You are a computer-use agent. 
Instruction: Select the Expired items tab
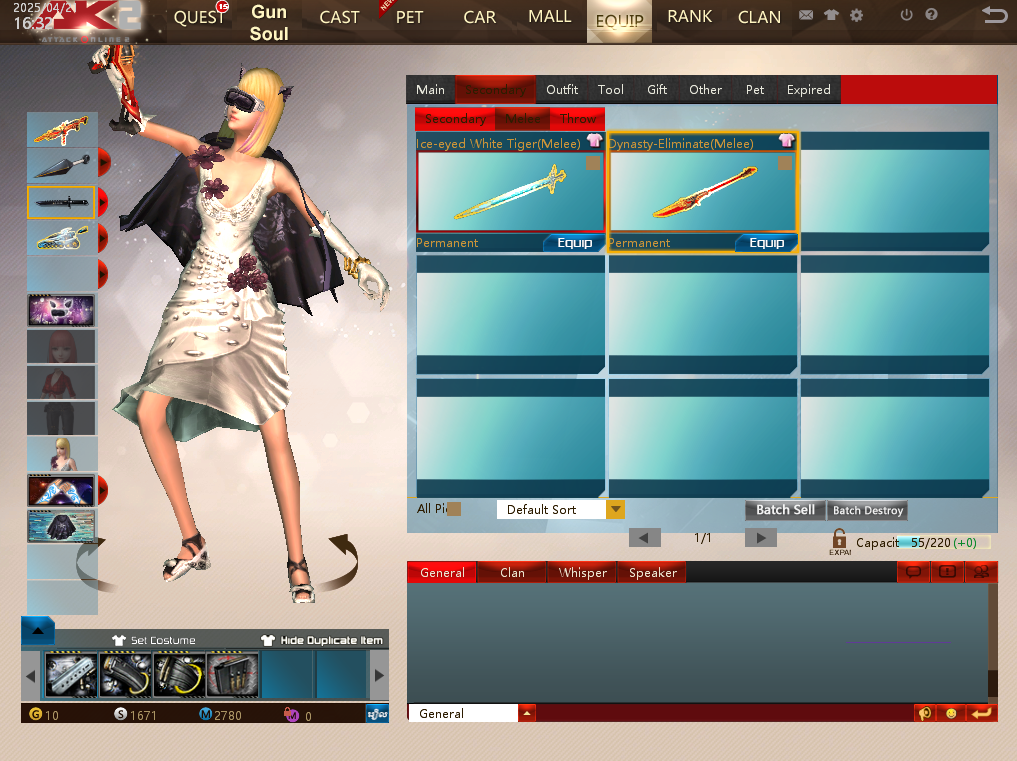tap(808, 90)
